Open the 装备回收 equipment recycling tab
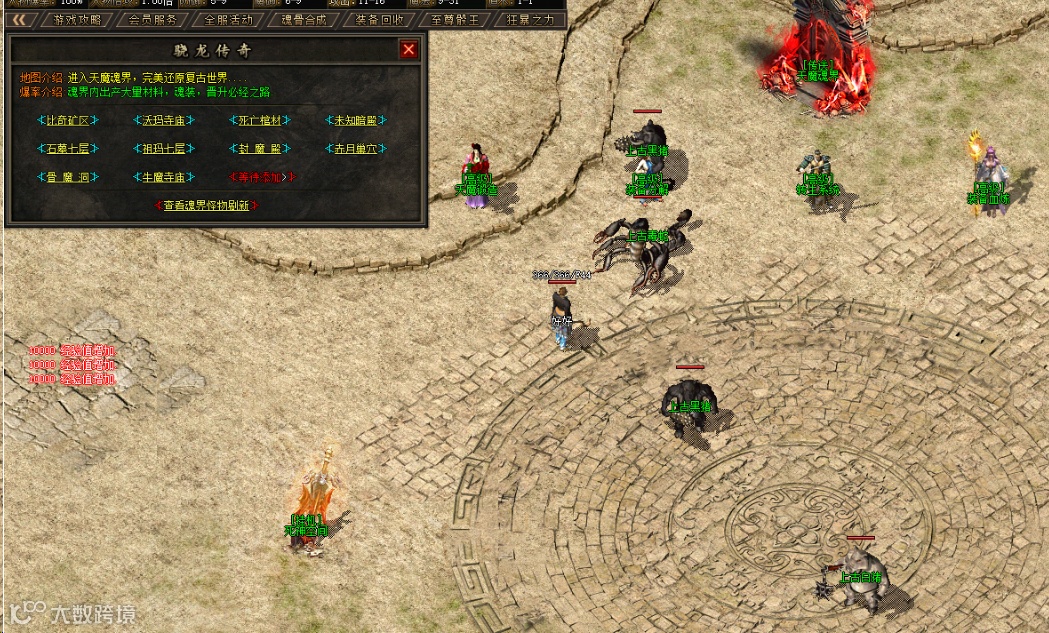The width and height of the screenshot is (1049, 633). point(380,19)
